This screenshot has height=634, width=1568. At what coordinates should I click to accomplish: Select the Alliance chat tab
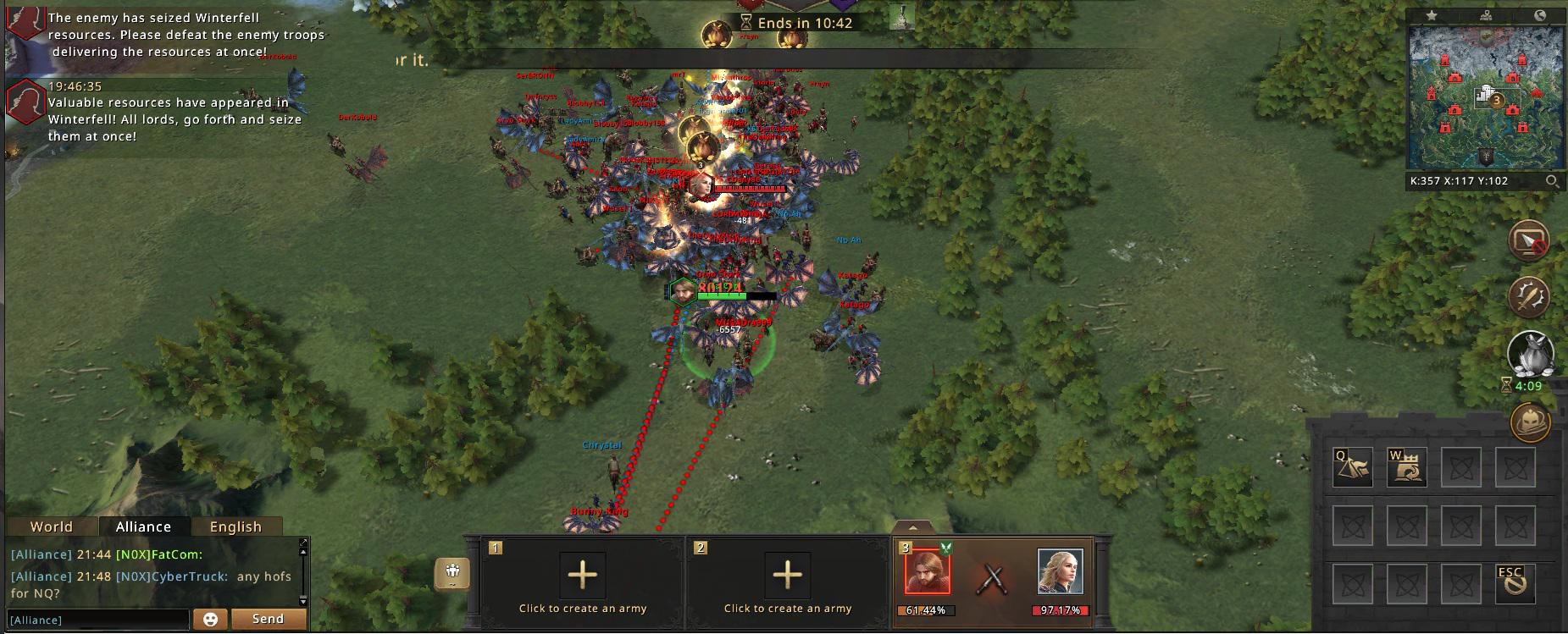(x=143, y=526)
